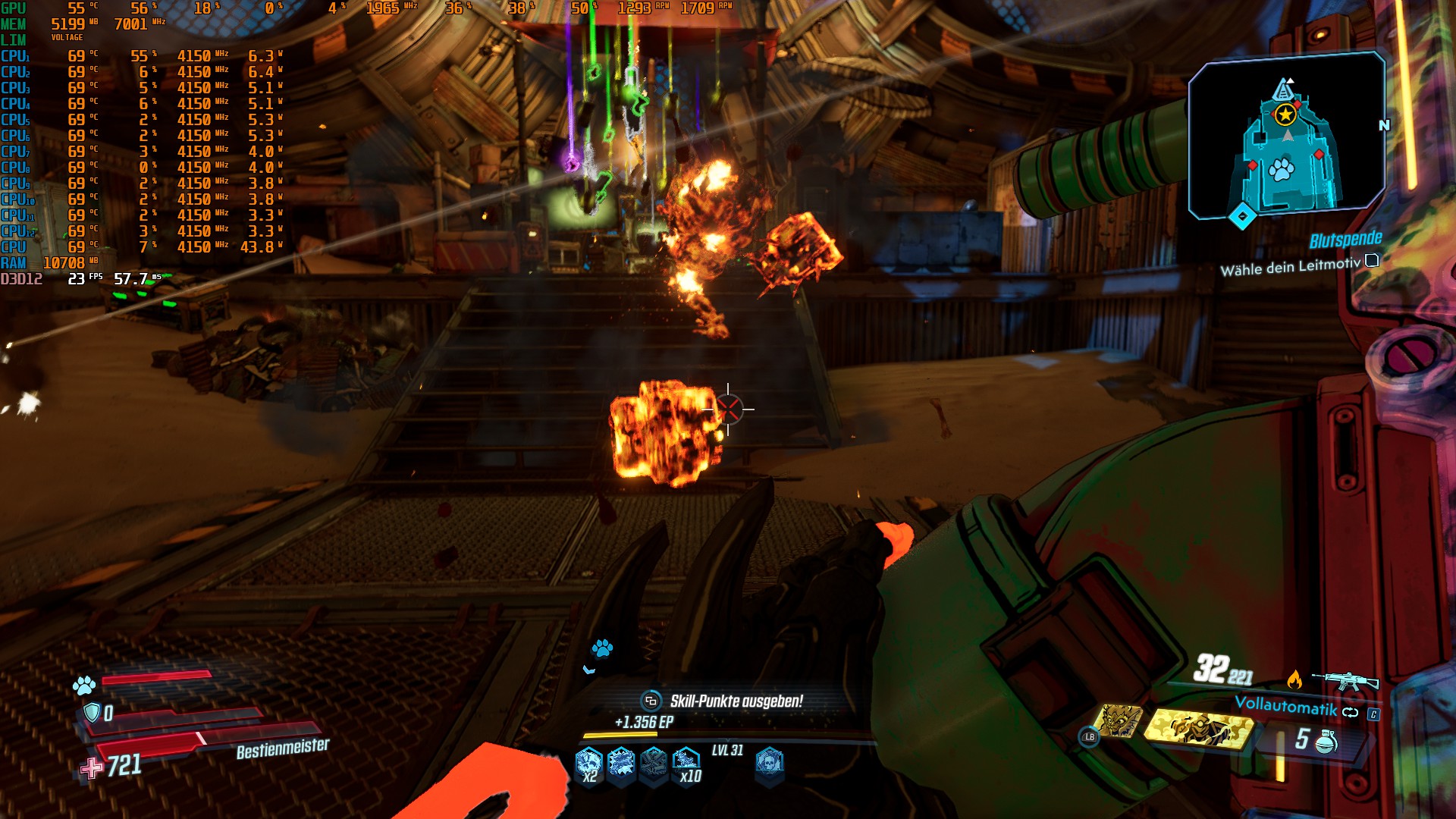Screen dimensions: 1456x819
Task: Open the 'Skill-Punkte ausgeben!' notification
Action: [735, 701]
